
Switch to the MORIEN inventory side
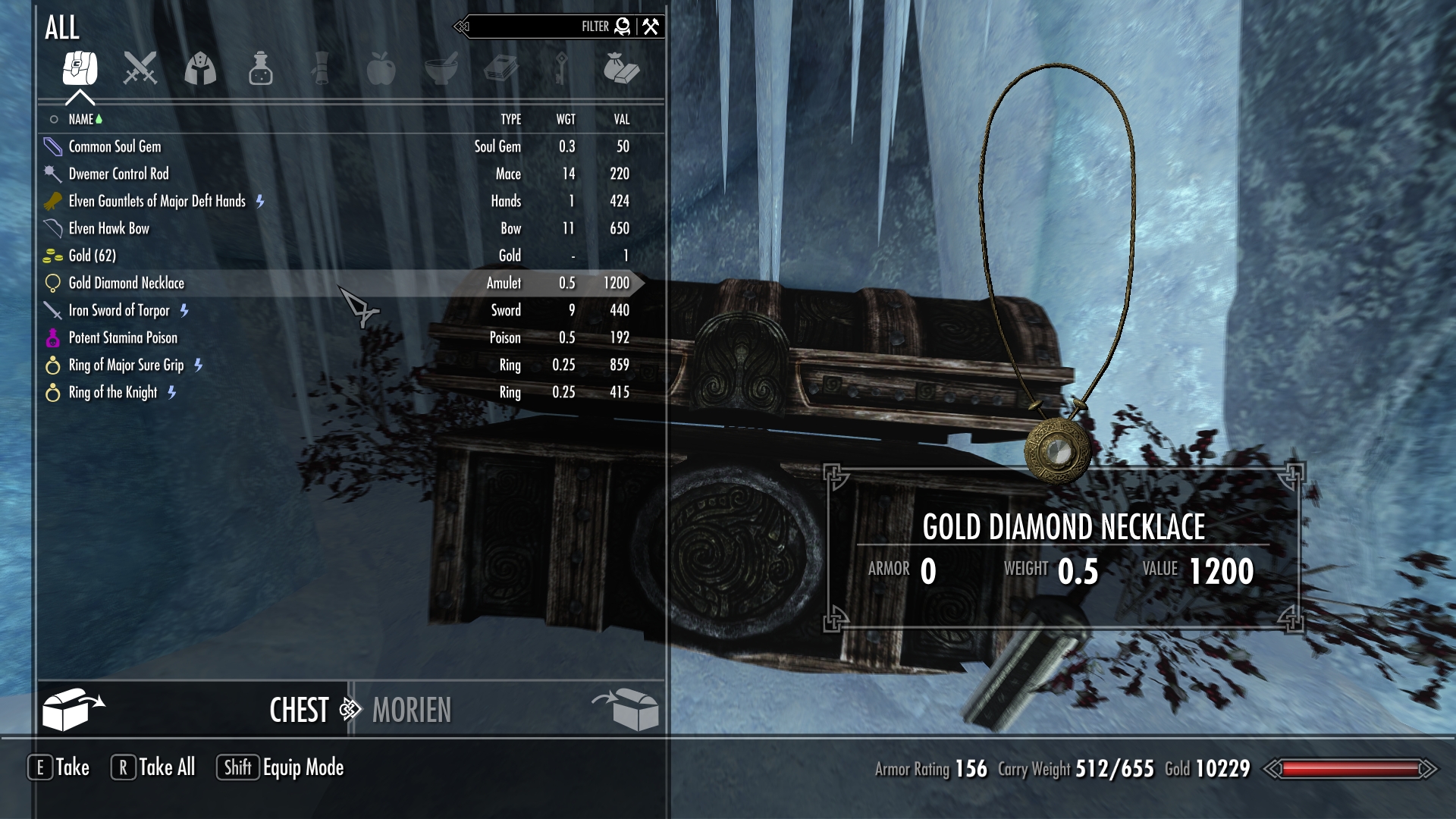coord(412,710)
